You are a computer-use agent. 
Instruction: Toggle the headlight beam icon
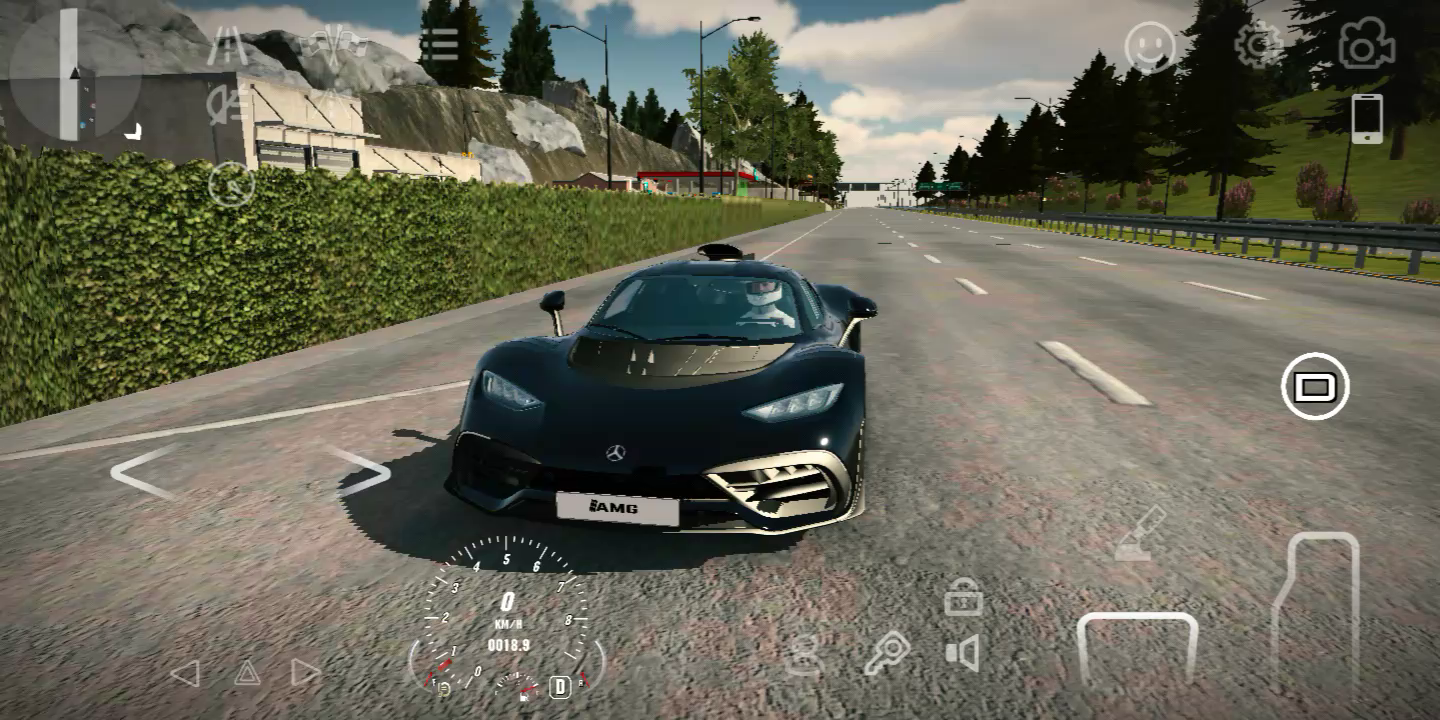(228, 104)
